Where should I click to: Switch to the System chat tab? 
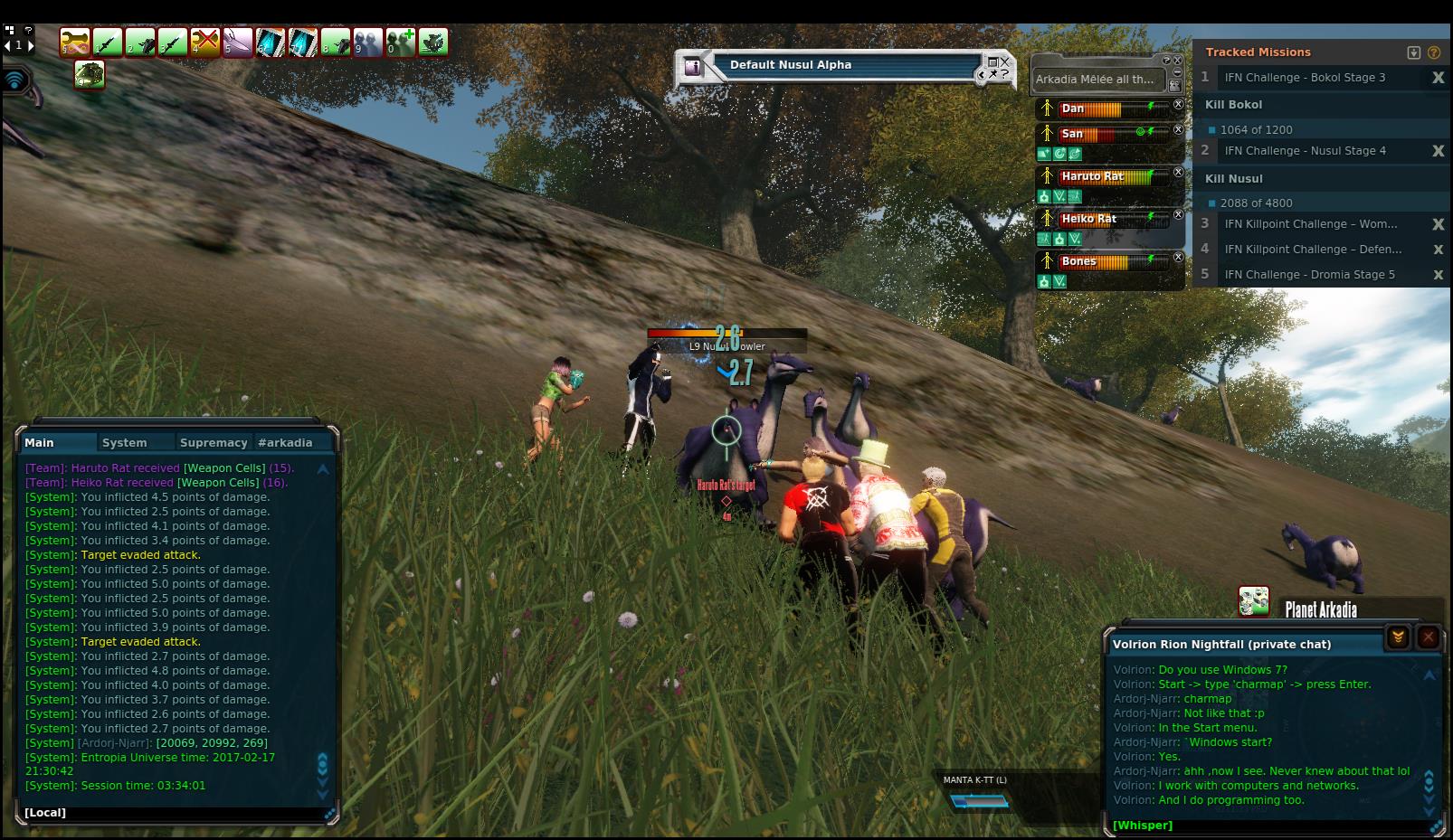124,442
